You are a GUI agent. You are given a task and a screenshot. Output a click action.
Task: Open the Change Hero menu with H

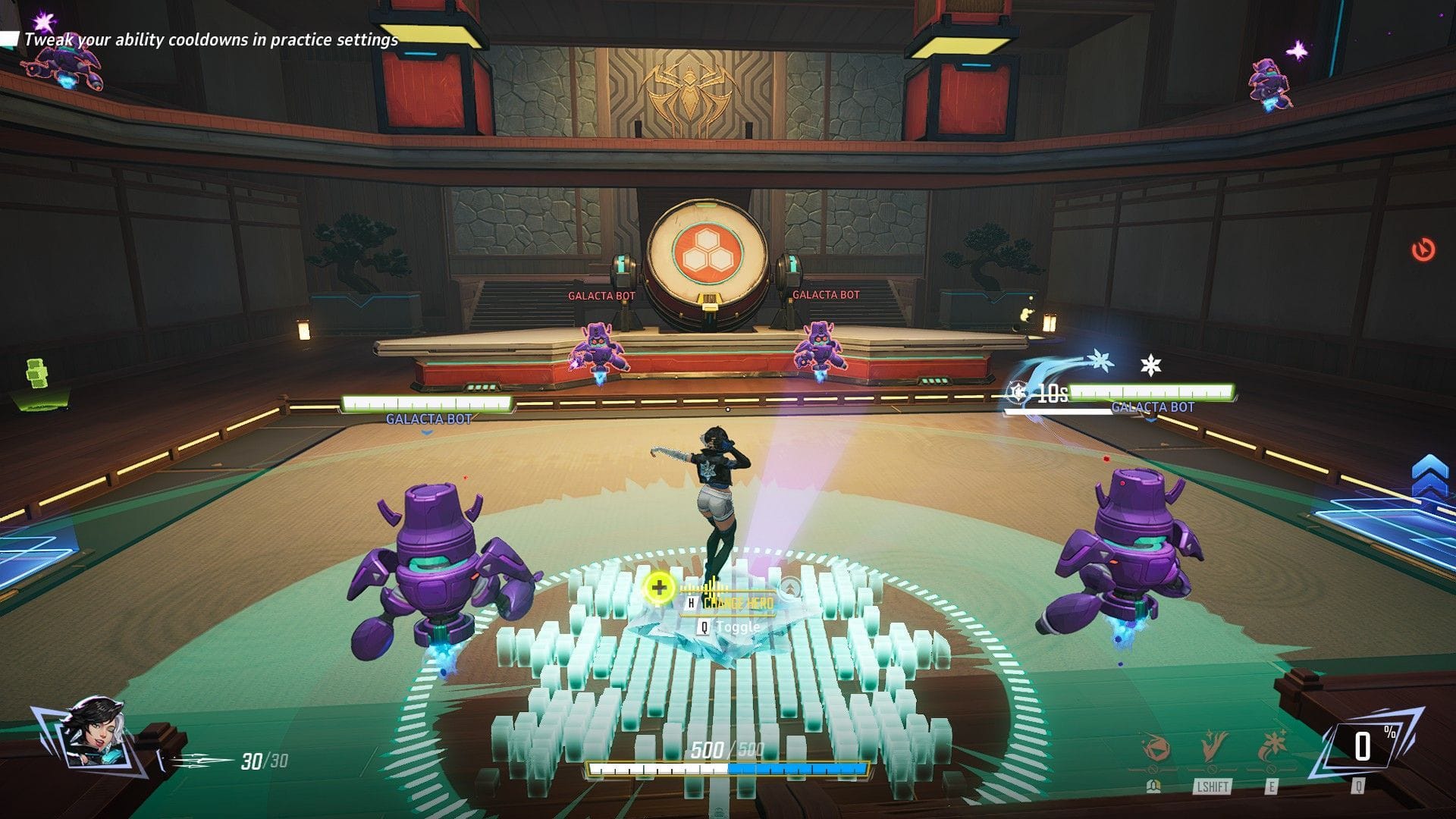(x=691, y=602)
